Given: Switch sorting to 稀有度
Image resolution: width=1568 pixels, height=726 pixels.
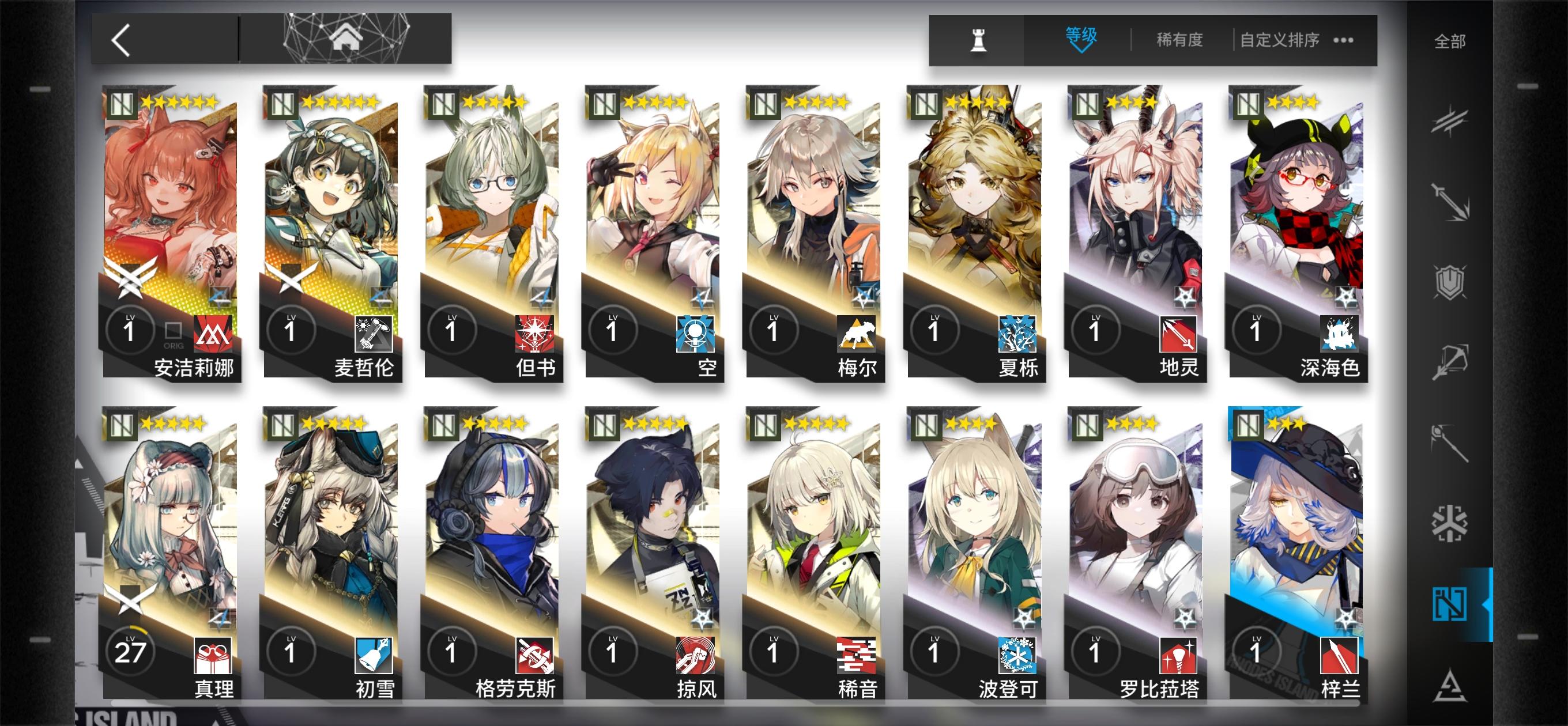Looking at the screenshot, I should 1178,39.
